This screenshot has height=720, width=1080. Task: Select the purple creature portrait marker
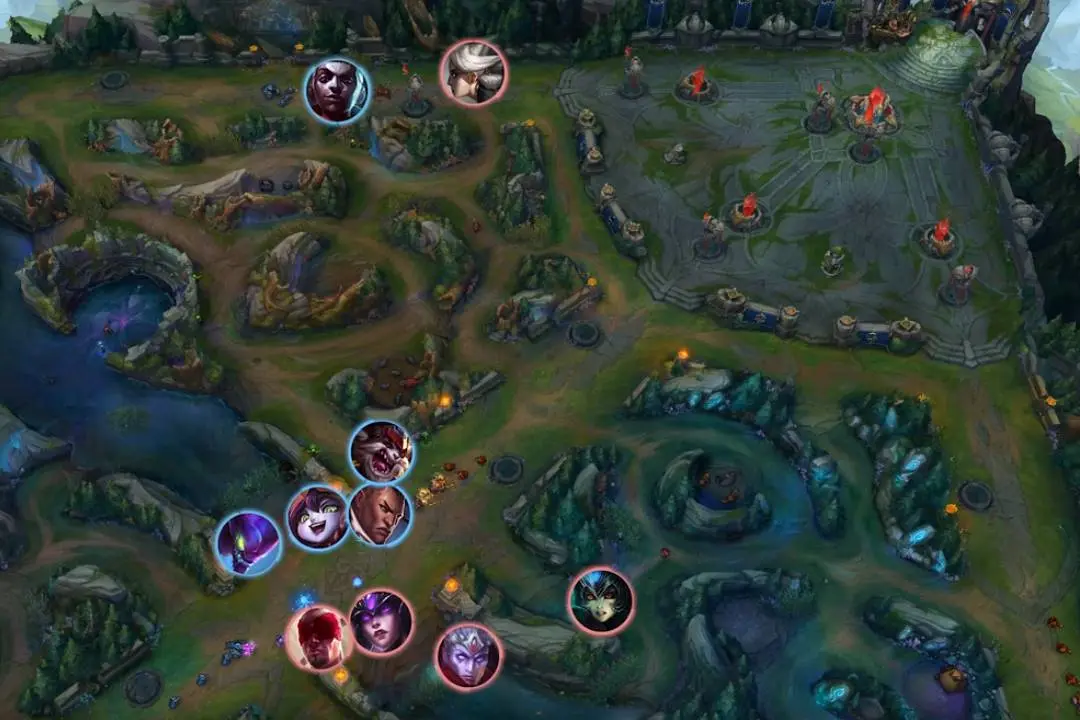(x=248, y=543)
